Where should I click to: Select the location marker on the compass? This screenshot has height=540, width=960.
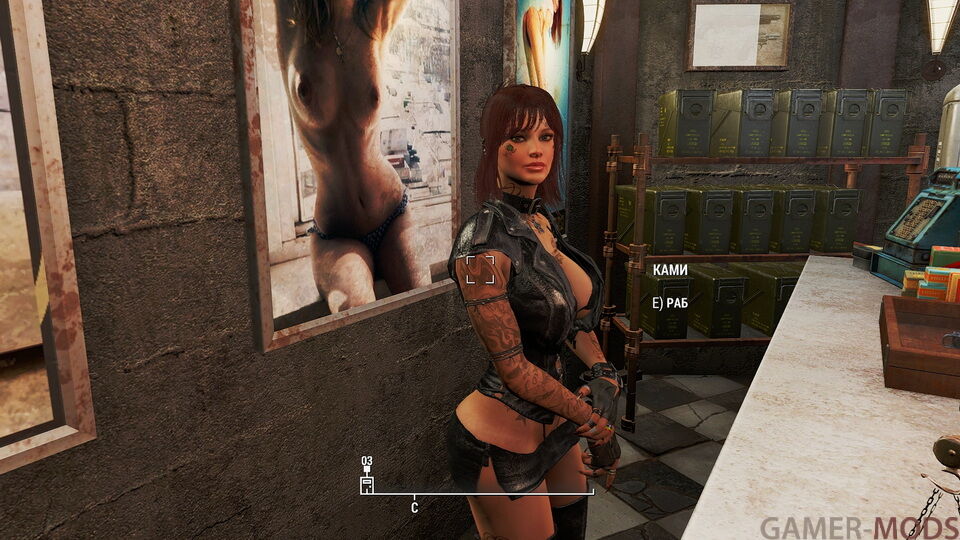point(367,484)
